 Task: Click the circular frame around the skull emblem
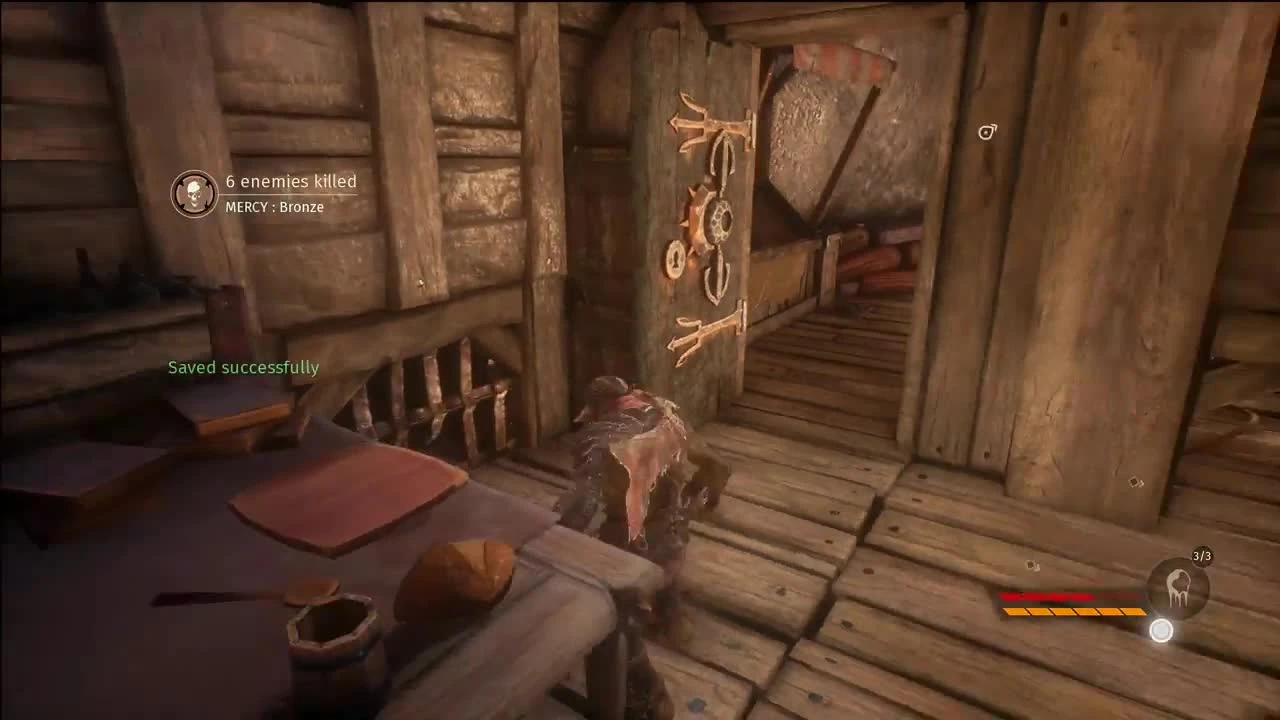coord(194,194)
